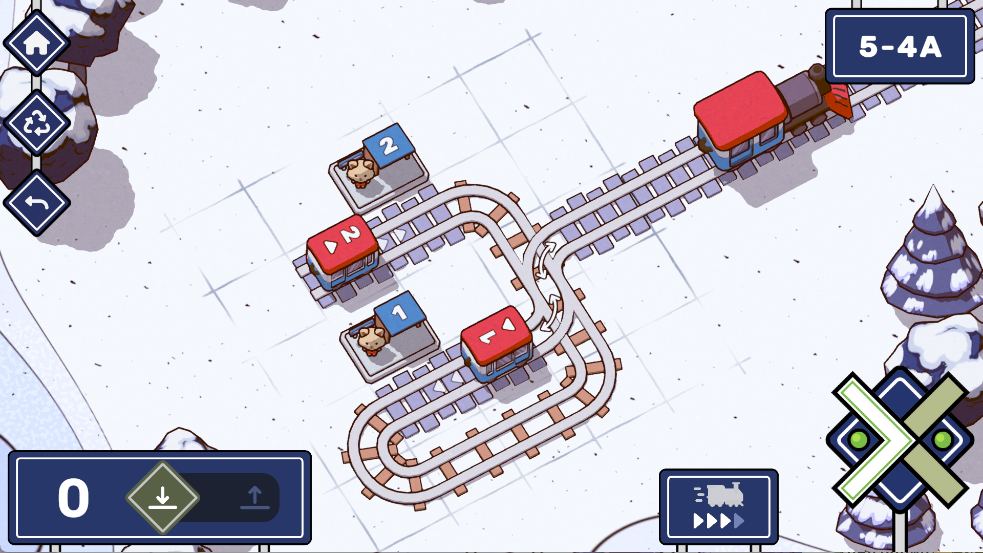The height and width of the screenshot is (553, 983).
Task: Open the 5-4A level sign
Action: [x=899, y=46]
